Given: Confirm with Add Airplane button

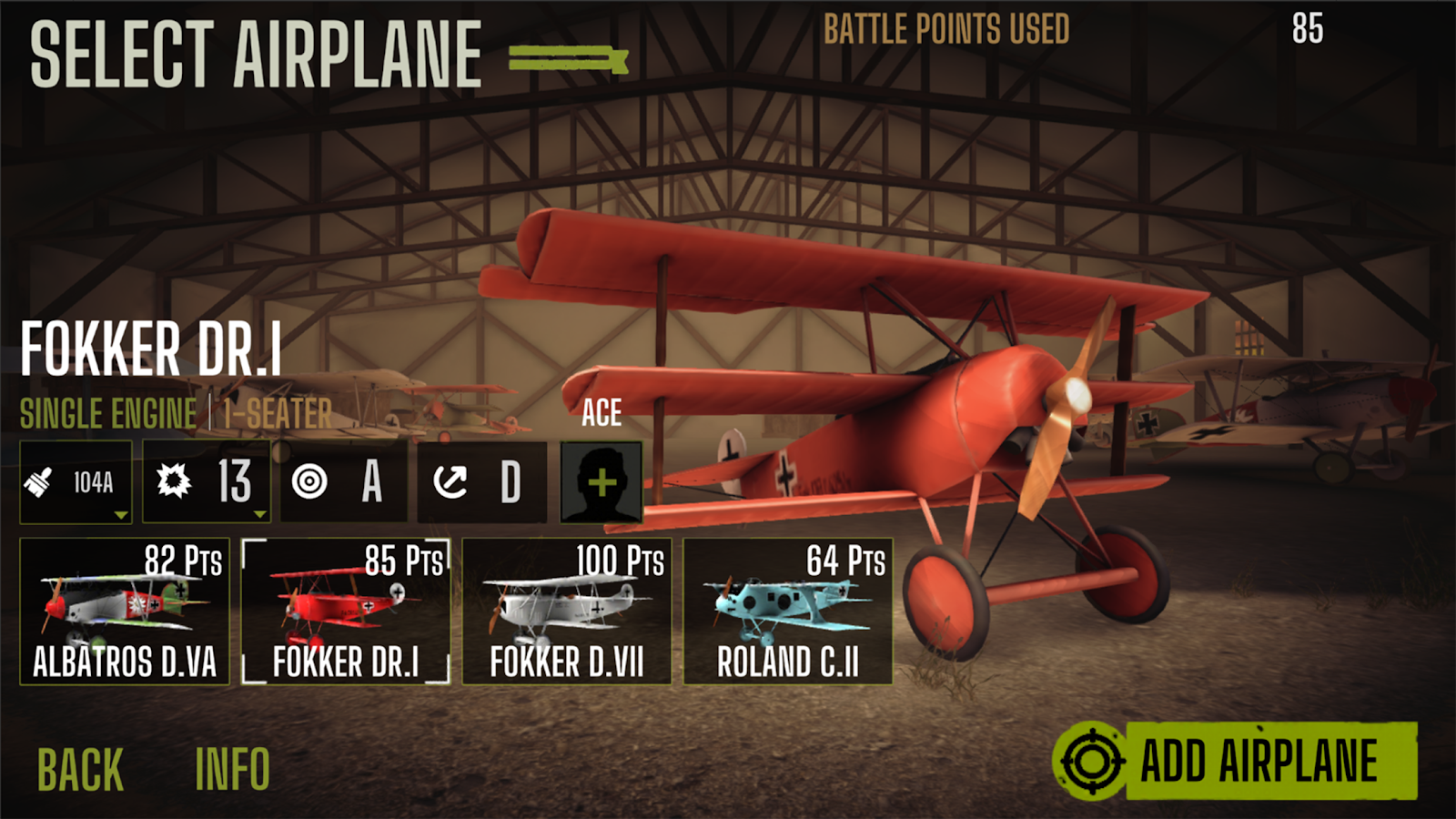Looking at the screenshot, I should tap(1235, 761).
